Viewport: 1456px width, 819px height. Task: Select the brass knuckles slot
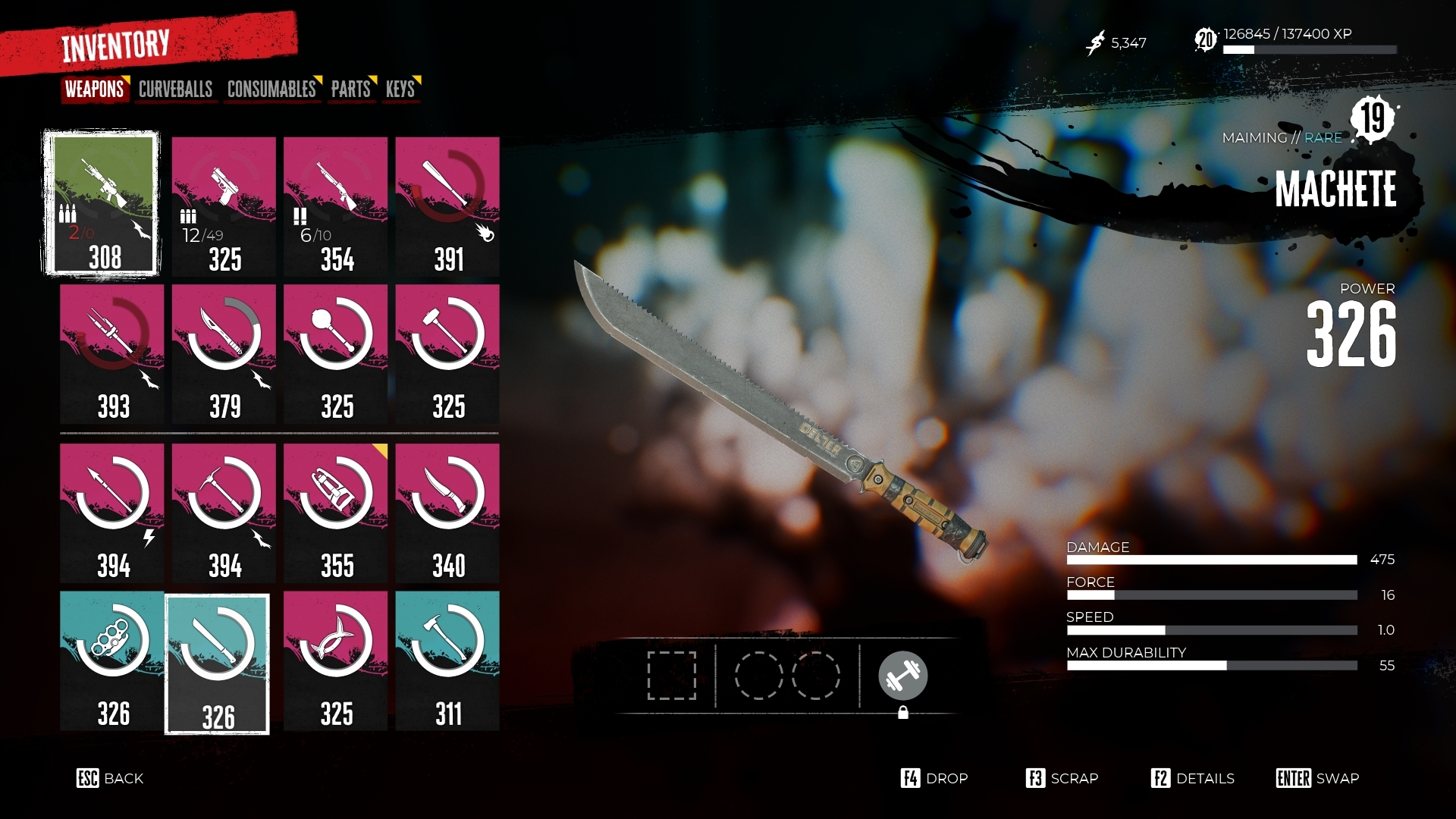click(x=111, y=661)
